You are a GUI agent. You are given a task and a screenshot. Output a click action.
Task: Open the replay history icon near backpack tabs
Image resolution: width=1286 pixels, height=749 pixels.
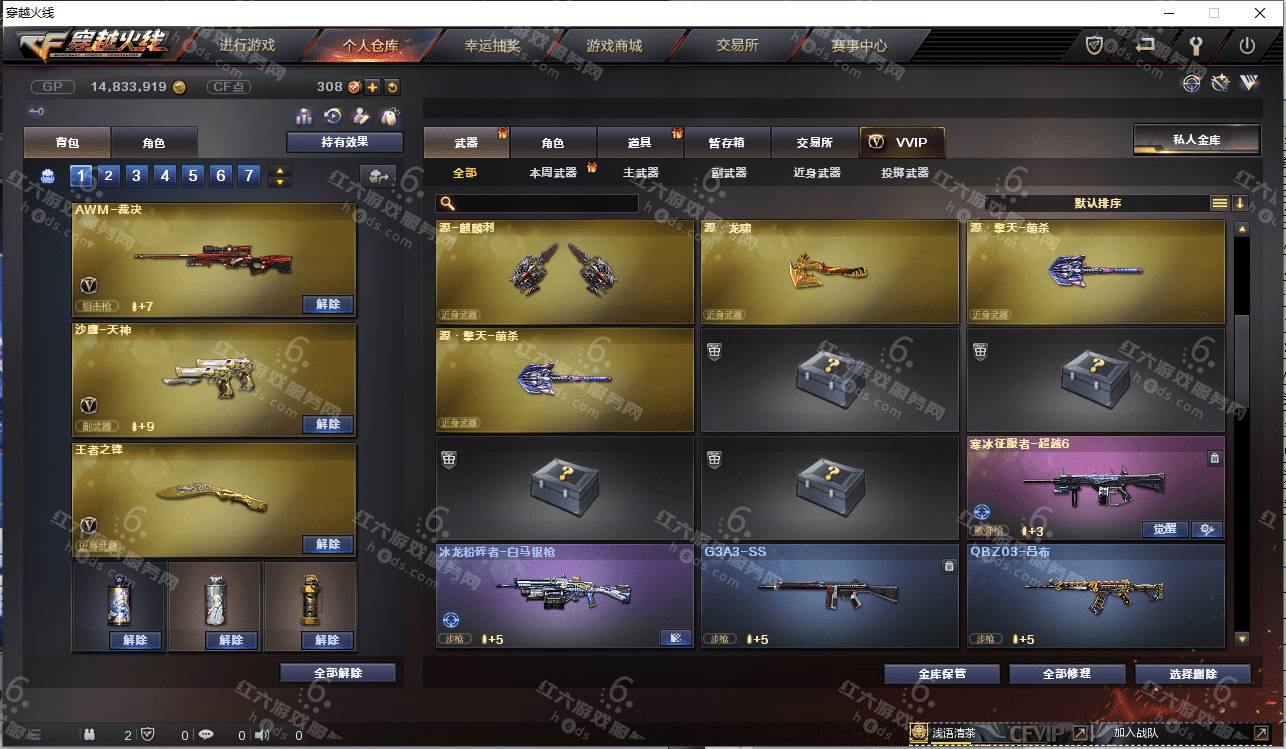[332, 116]
